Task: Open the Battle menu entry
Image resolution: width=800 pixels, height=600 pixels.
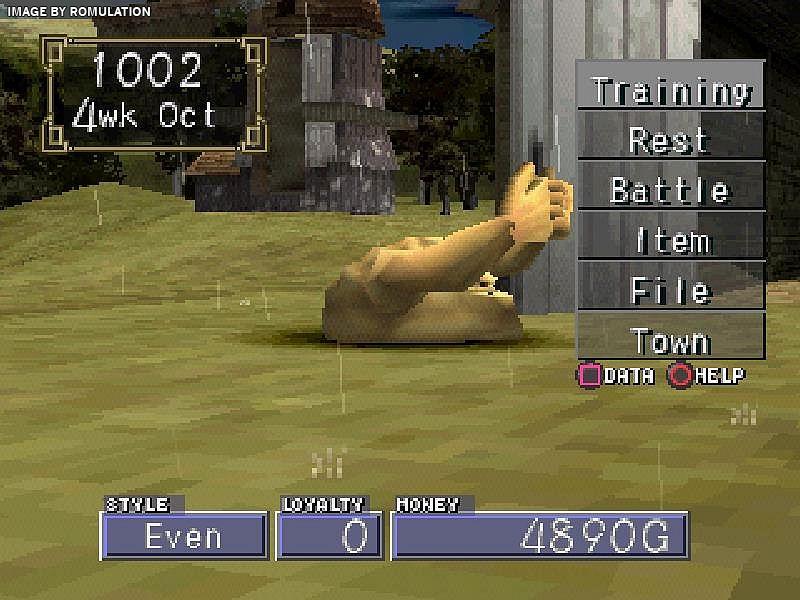Action: (x=670, y=188)
